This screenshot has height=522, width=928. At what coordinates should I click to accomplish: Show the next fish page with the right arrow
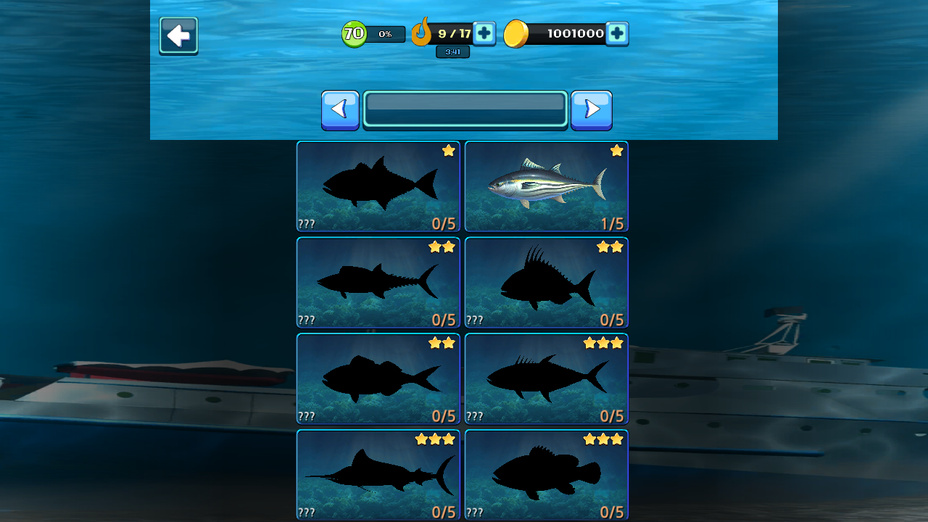click(591, 110)
